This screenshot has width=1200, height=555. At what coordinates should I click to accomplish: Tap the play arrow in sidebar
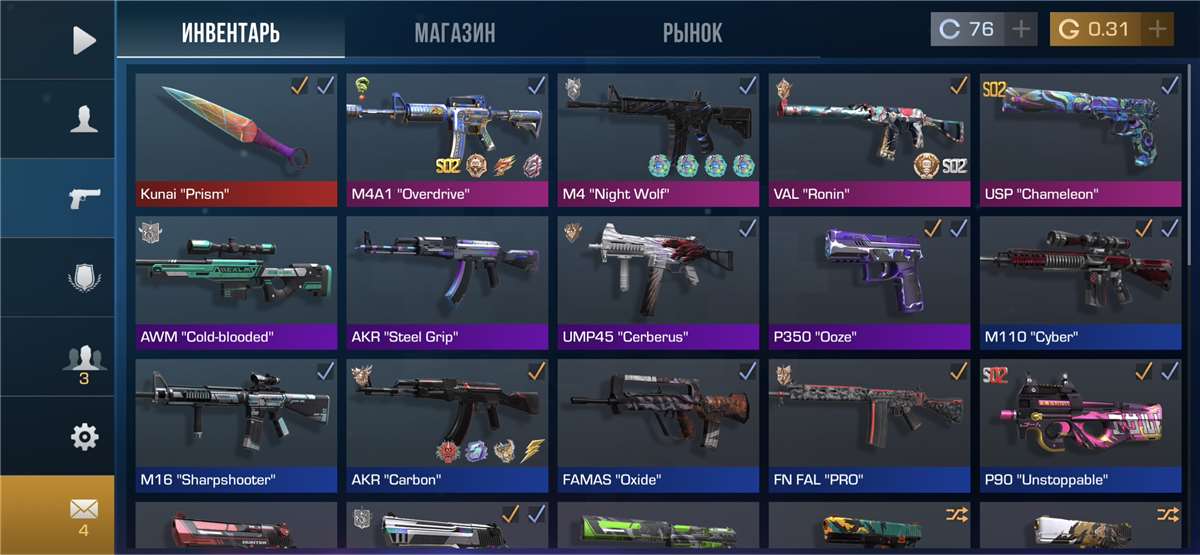pos(84,40)
